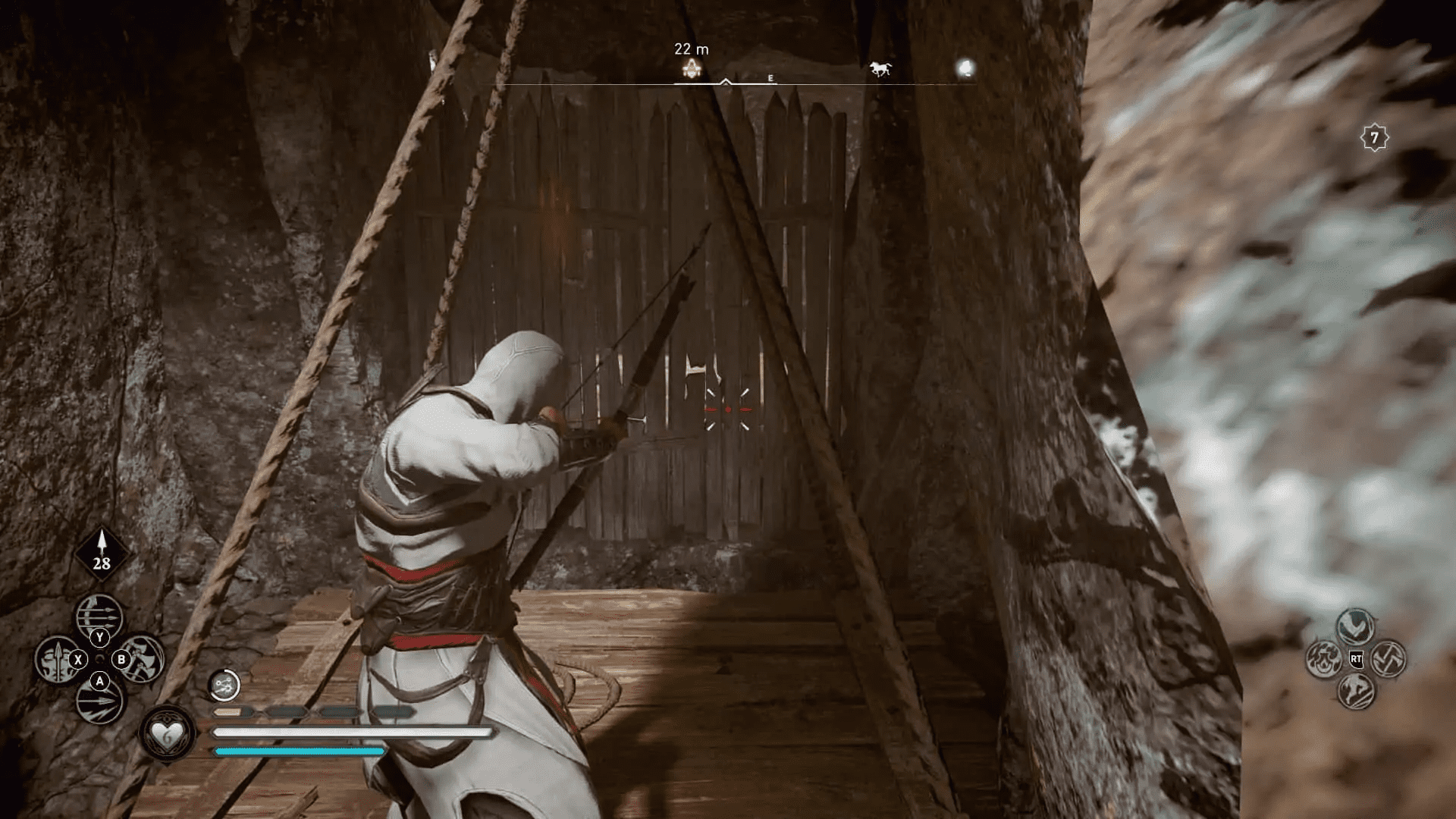Click the circular status icon above adrenaline bar
This screenshot has width=1456, height=819.
(227, 686)
